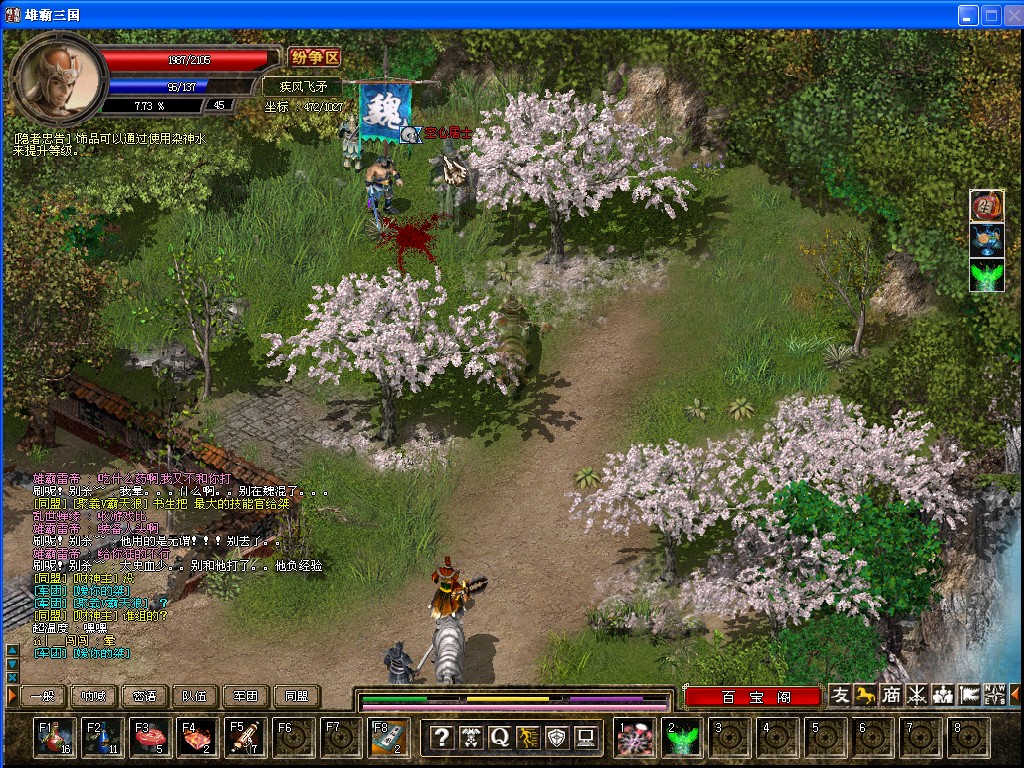Choose the 密语 whisper channel

(x=144, y=696)
